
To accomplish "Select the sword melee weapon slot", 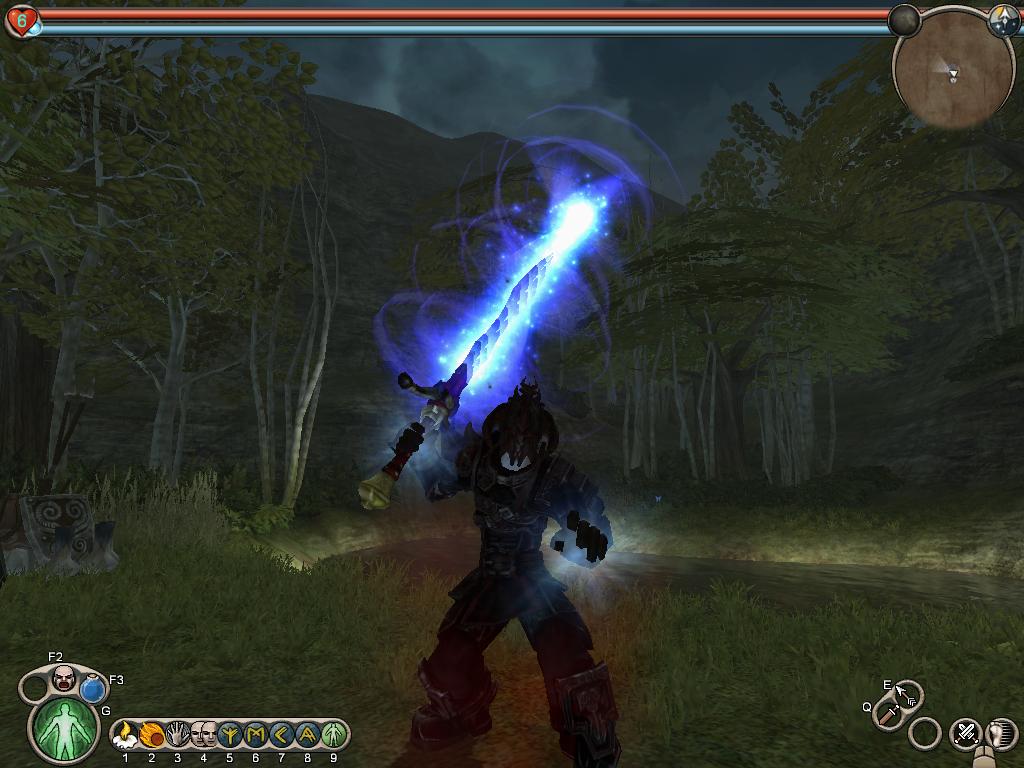I will pos(887,714).
